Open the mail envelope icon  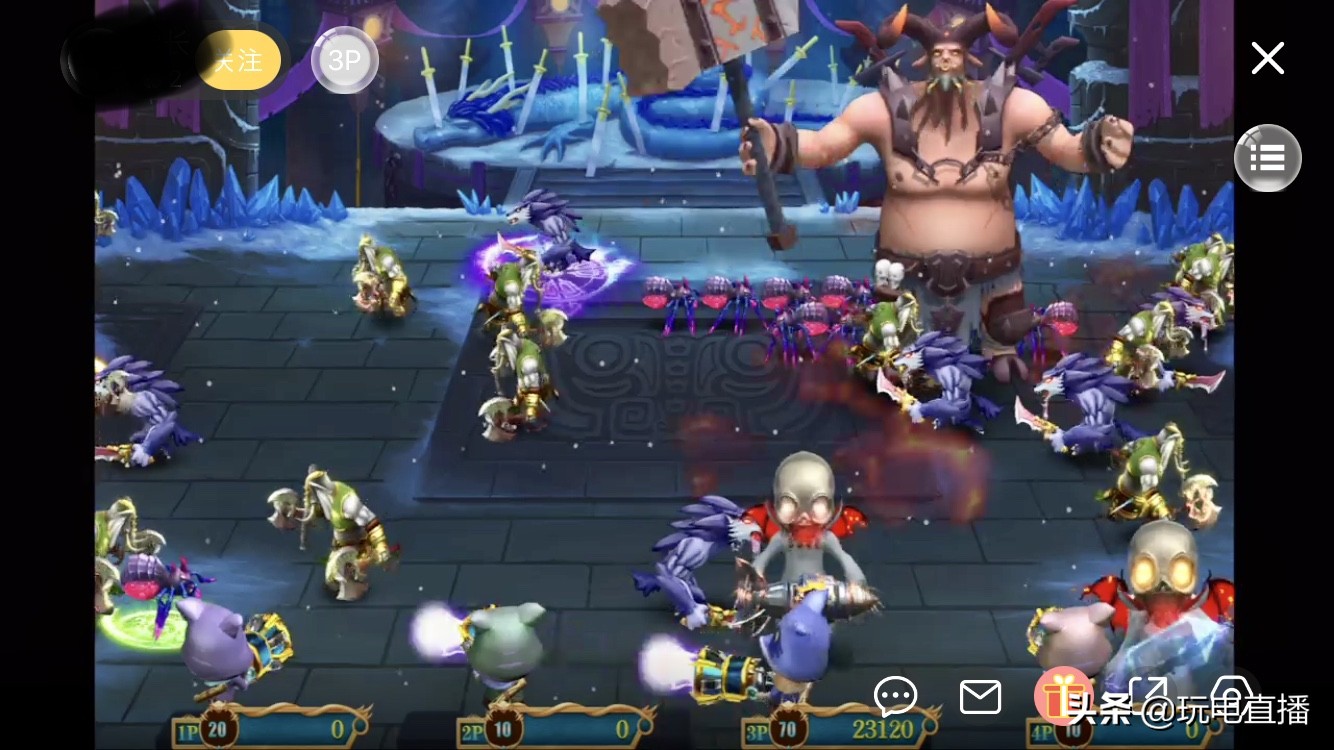(x=979, y=697)
